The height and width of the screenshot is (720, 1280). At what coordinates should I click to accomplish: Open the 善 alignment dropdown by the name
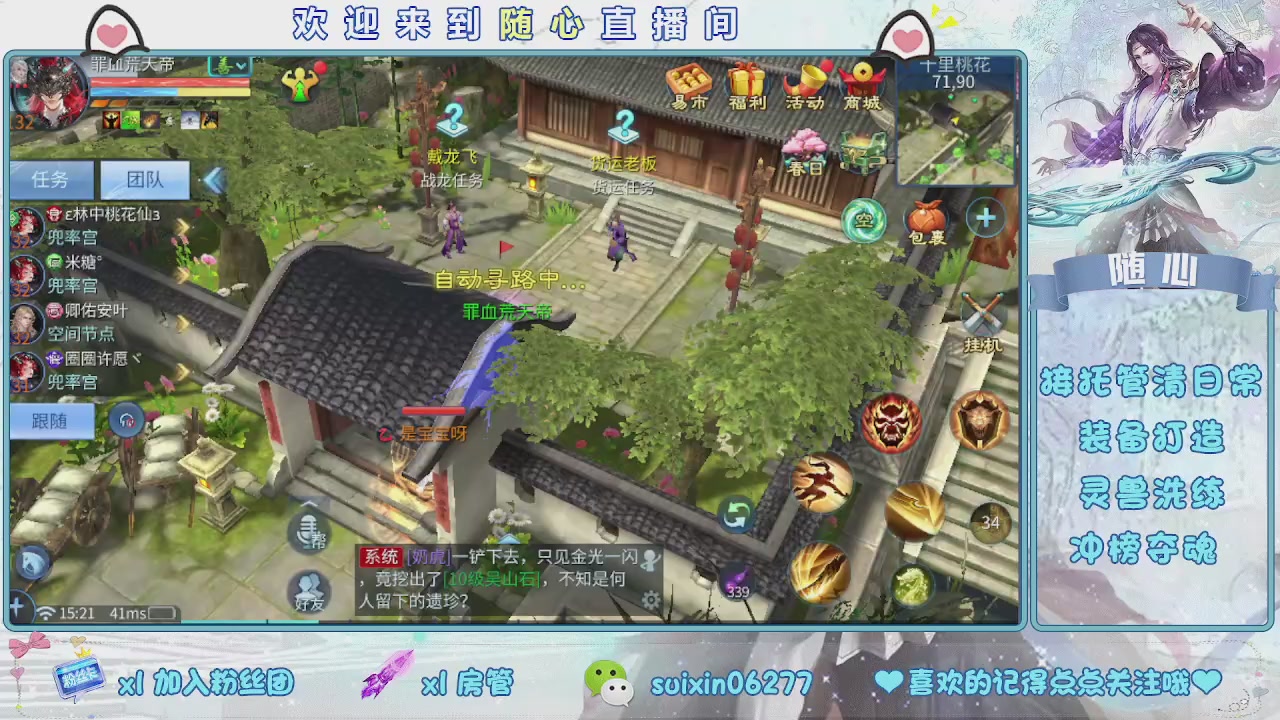[x=226, y=66]
